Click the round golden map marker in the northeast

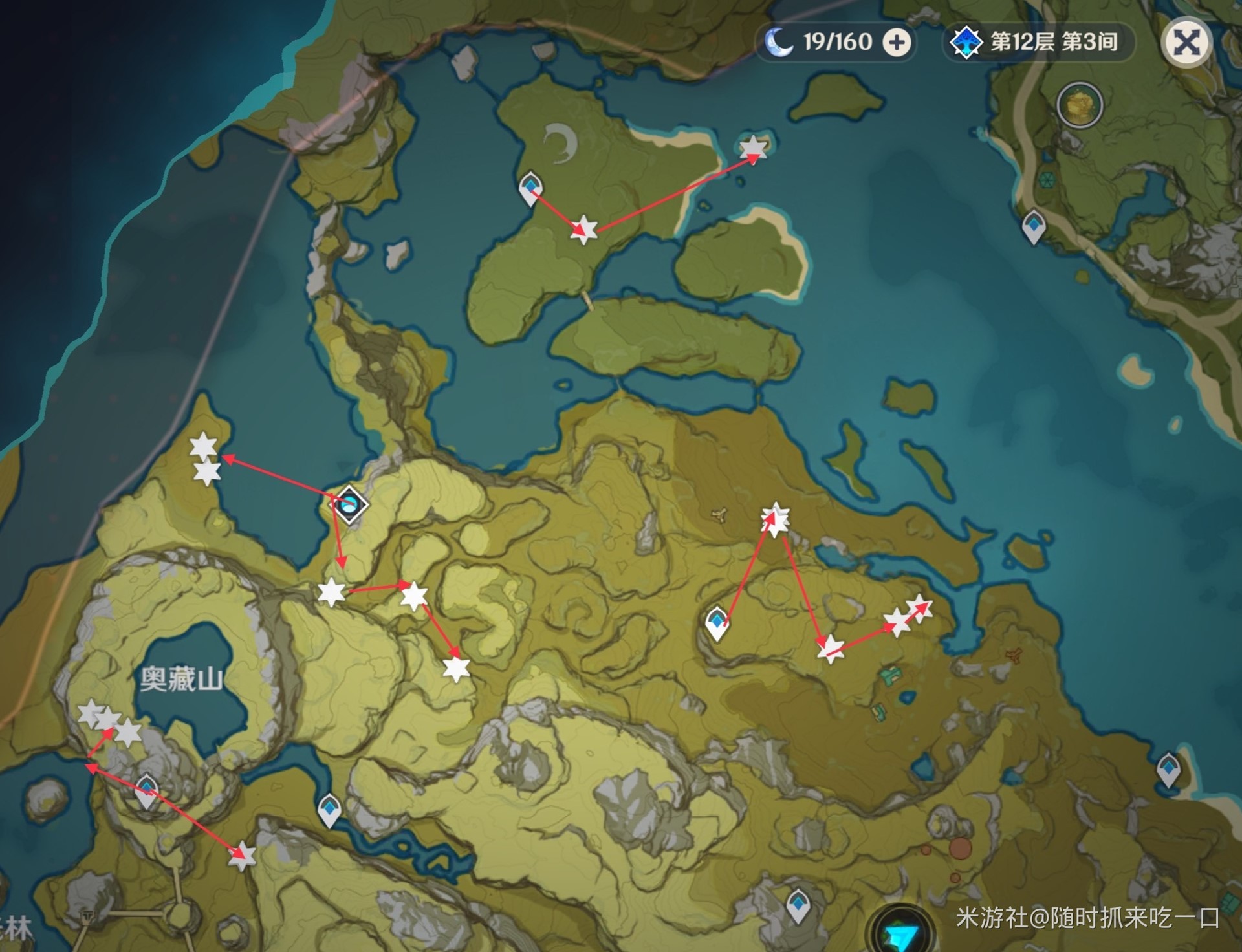click(1079, 105)
